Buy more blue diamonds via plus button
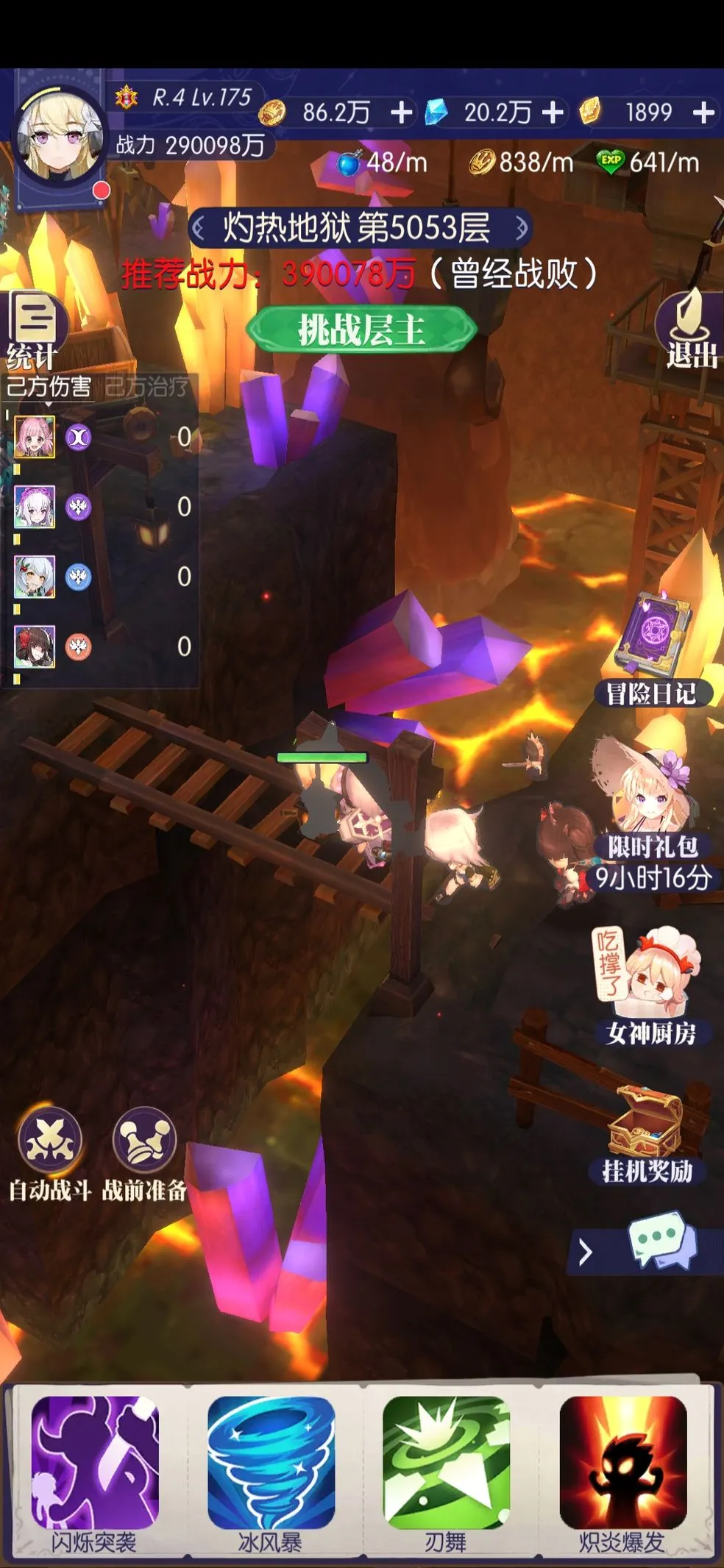This screenshot has width=724, height=1568. pyautogui.click(x=553, y=113)
